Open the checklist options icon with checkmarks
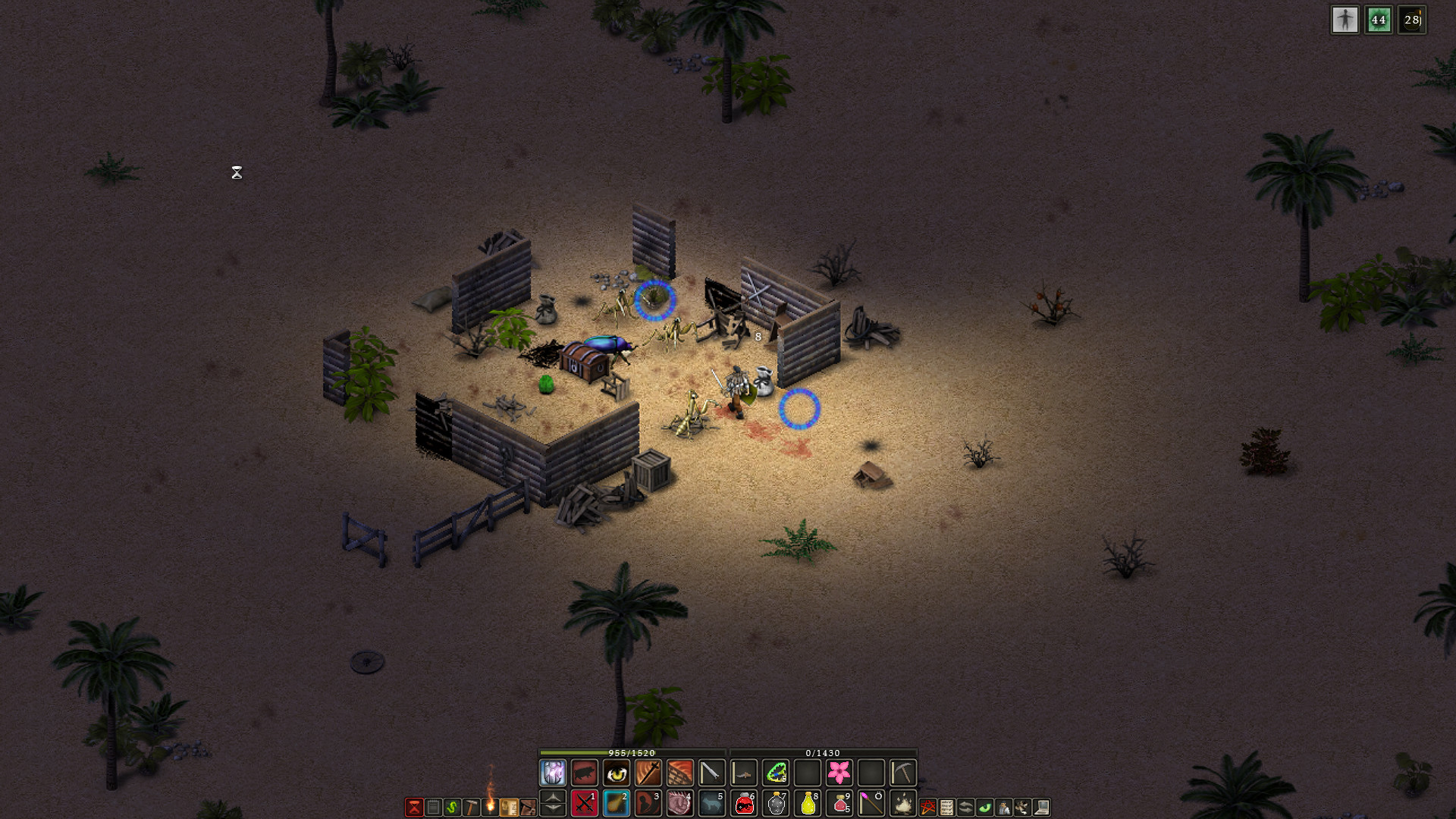 point(946,807)
